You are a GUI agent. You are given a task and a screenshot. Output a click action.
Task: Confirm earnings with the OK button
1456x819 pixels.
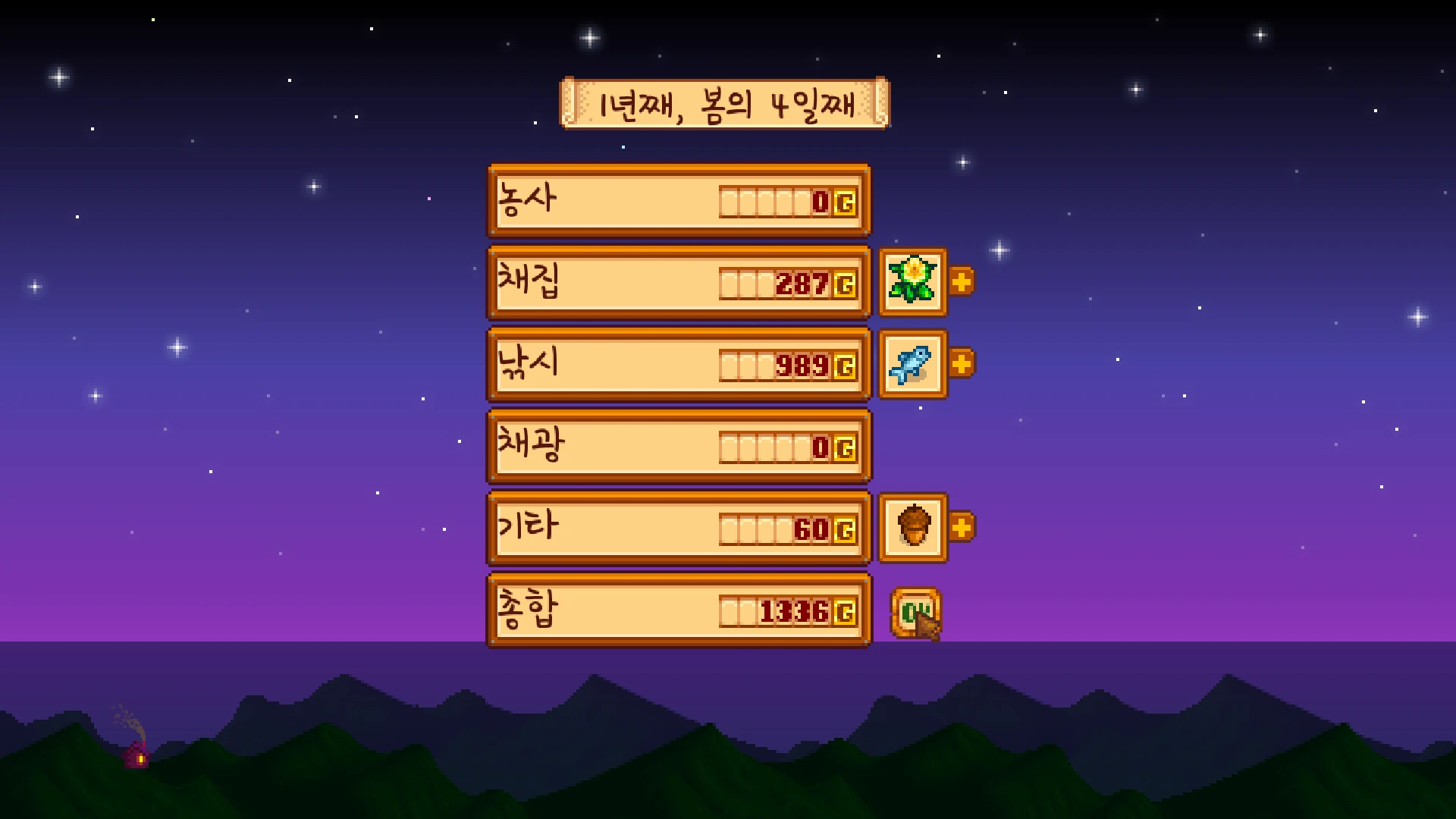click(x=915, y=612)
